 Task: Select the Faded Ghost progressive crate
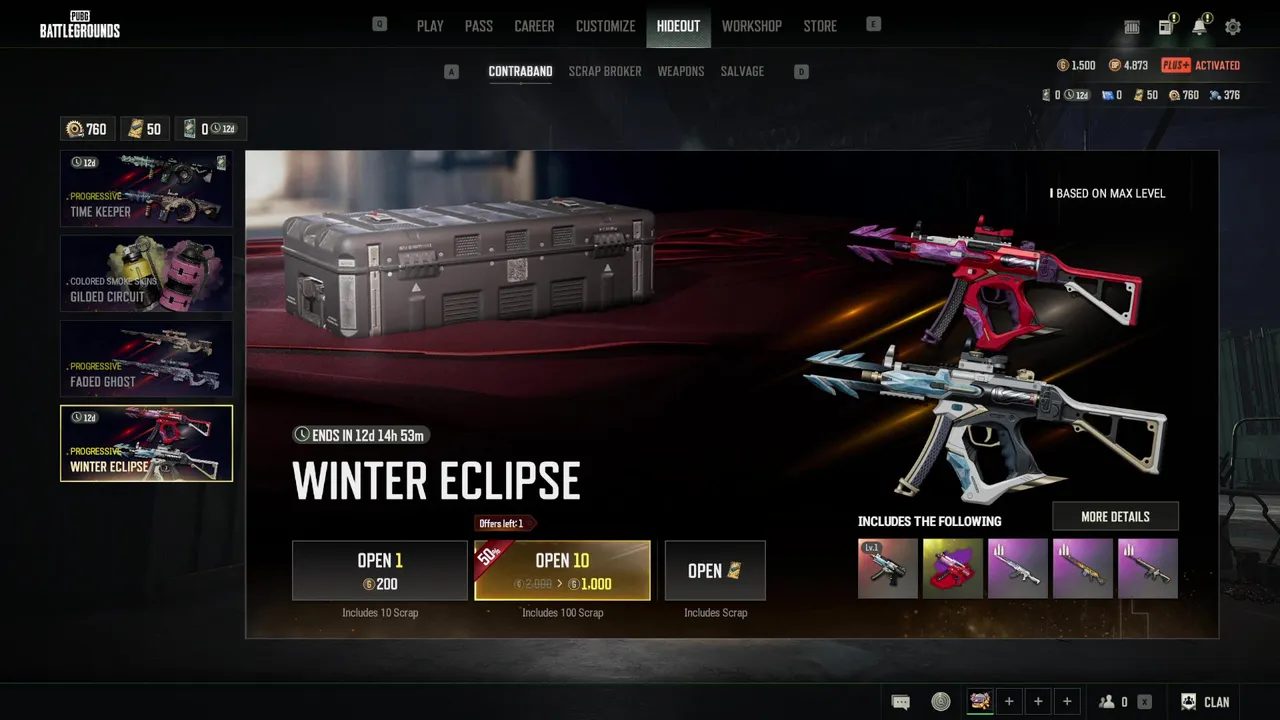pos(146,358)
